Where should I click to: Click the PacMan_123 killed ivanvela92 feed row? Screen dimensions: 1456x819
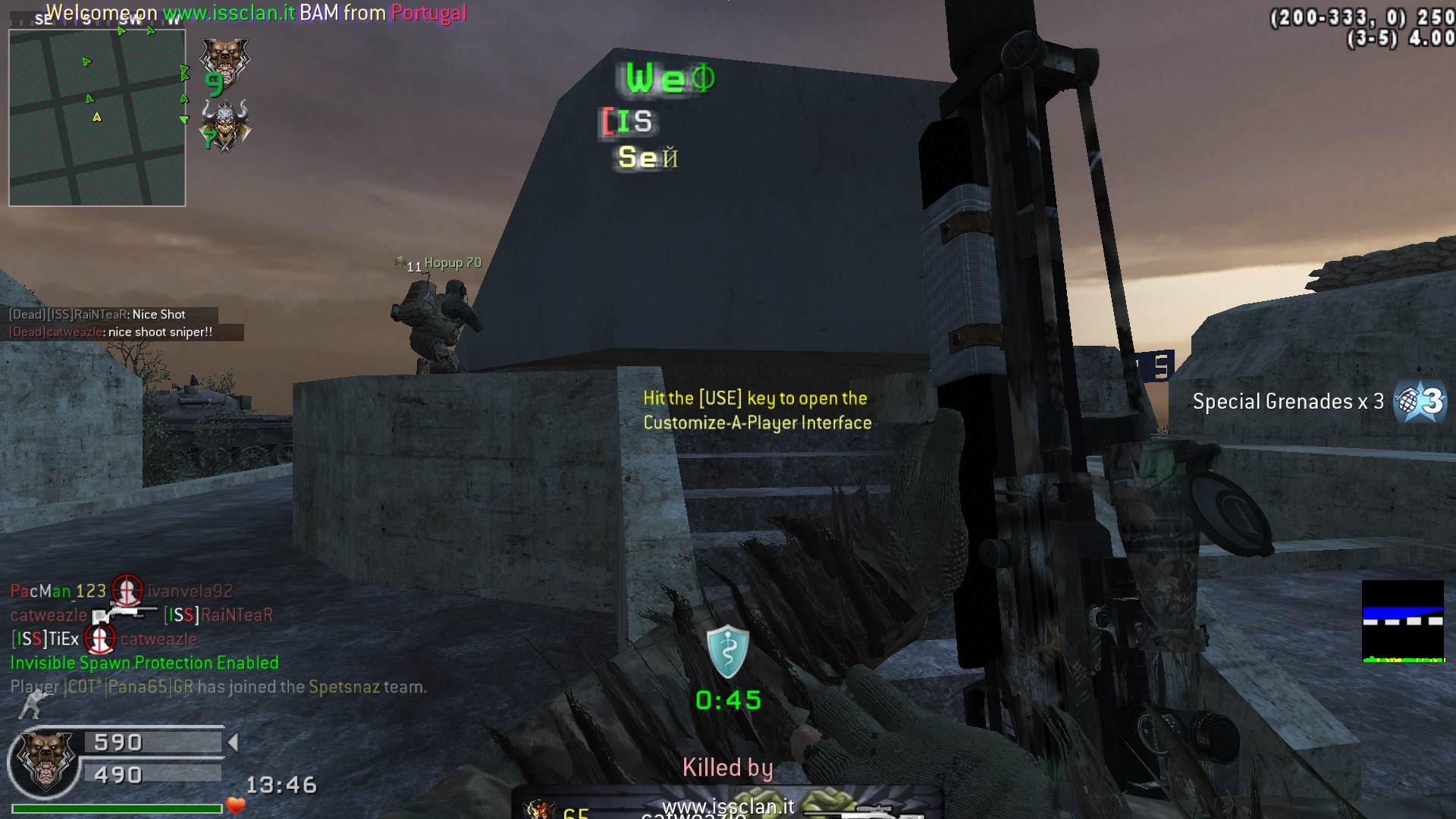[121, 591]
